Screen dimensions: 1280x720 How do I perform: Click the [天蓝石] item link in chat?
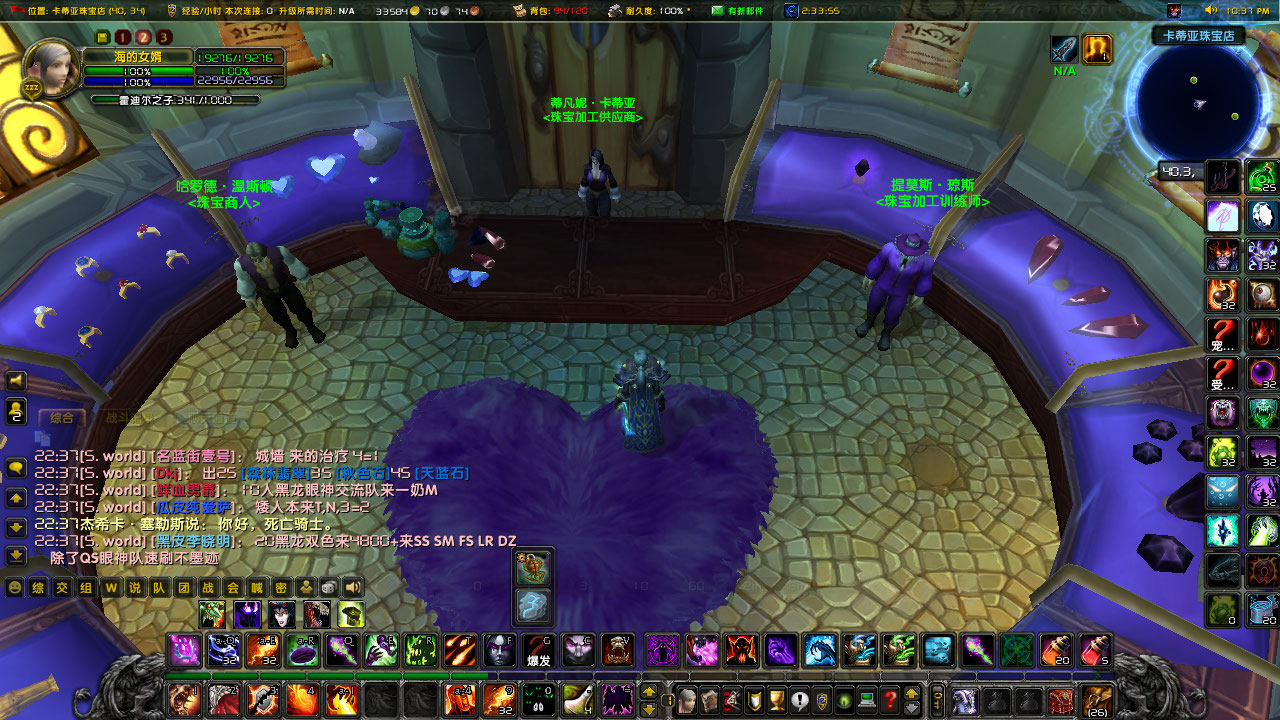click(442, 472)
